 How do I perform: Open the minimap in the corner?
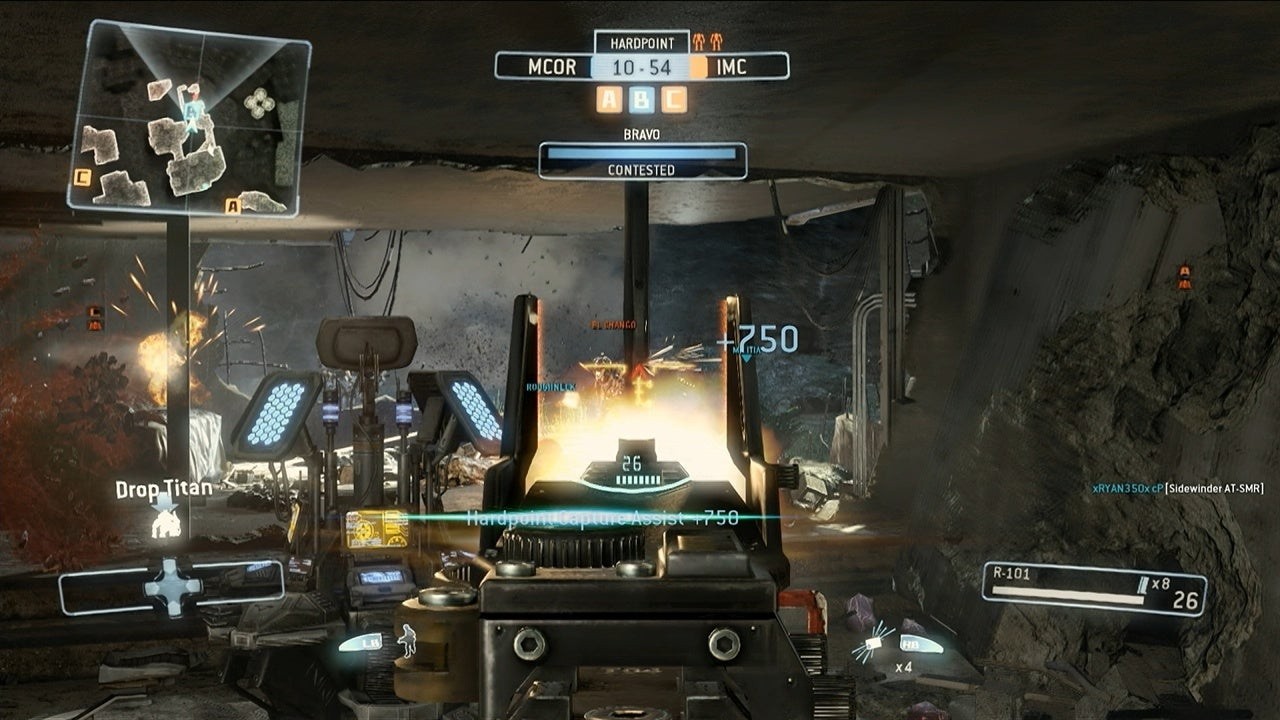pyautogui.click(x=188, y=118)
